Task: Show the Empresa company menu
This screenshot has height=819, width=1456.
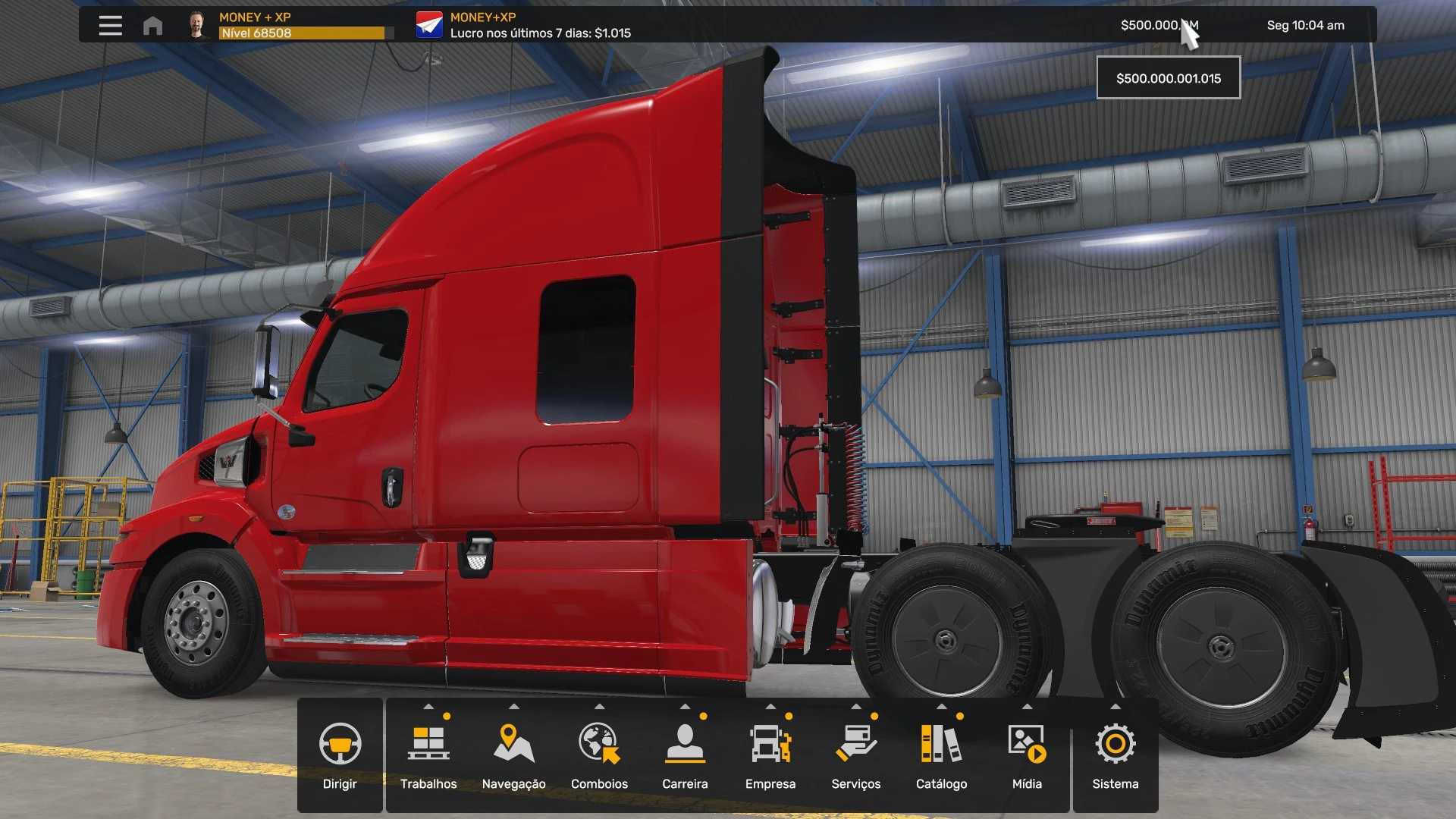Action: point(770,755)
